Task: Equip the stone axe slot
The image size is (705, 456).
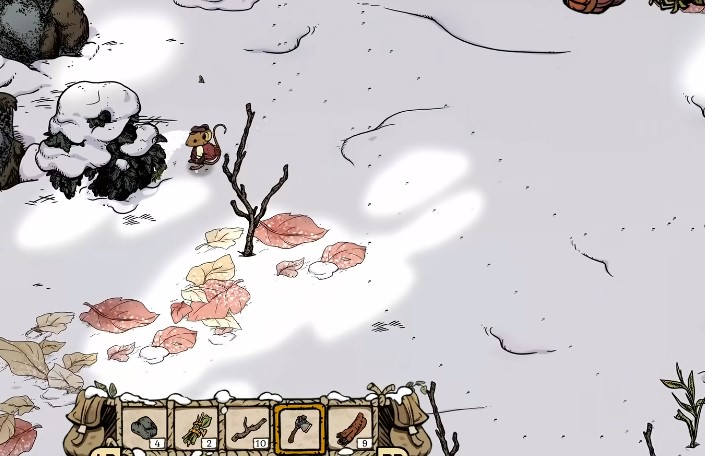Action: [x=298, y=427]
